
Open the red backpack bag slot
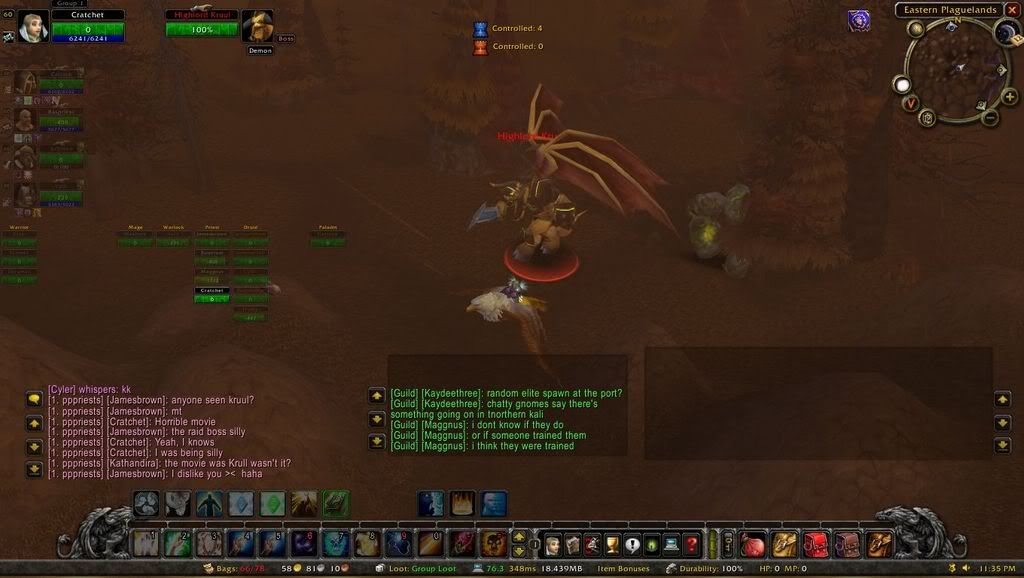(x=817, y=544)
